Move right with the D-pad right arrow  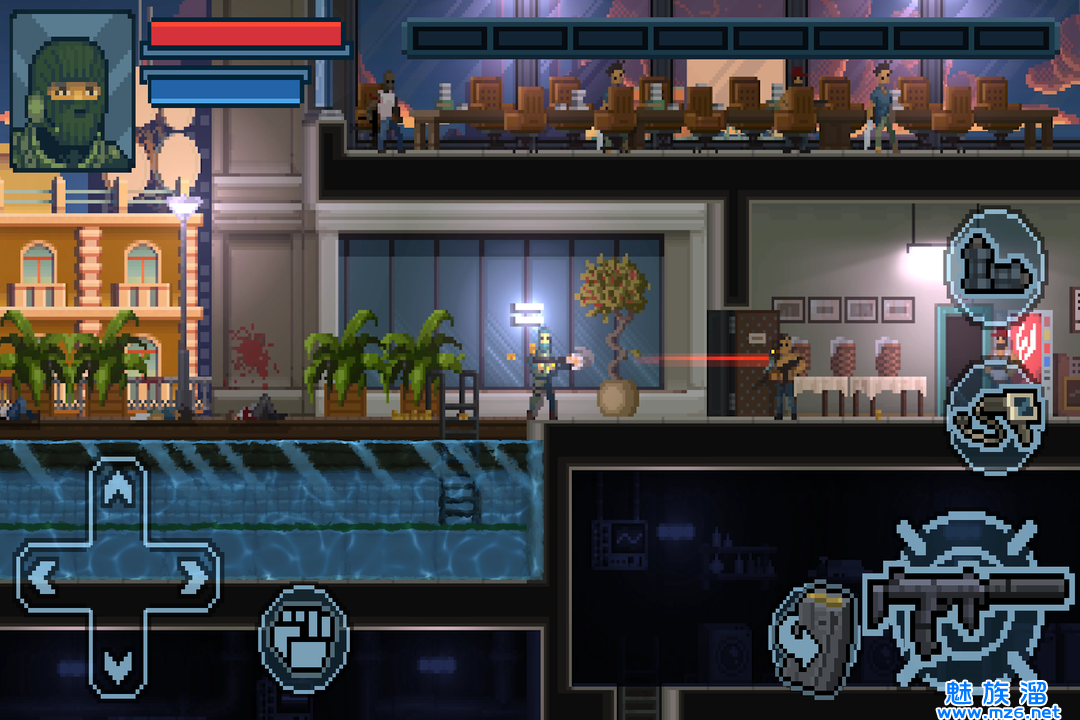190,576
